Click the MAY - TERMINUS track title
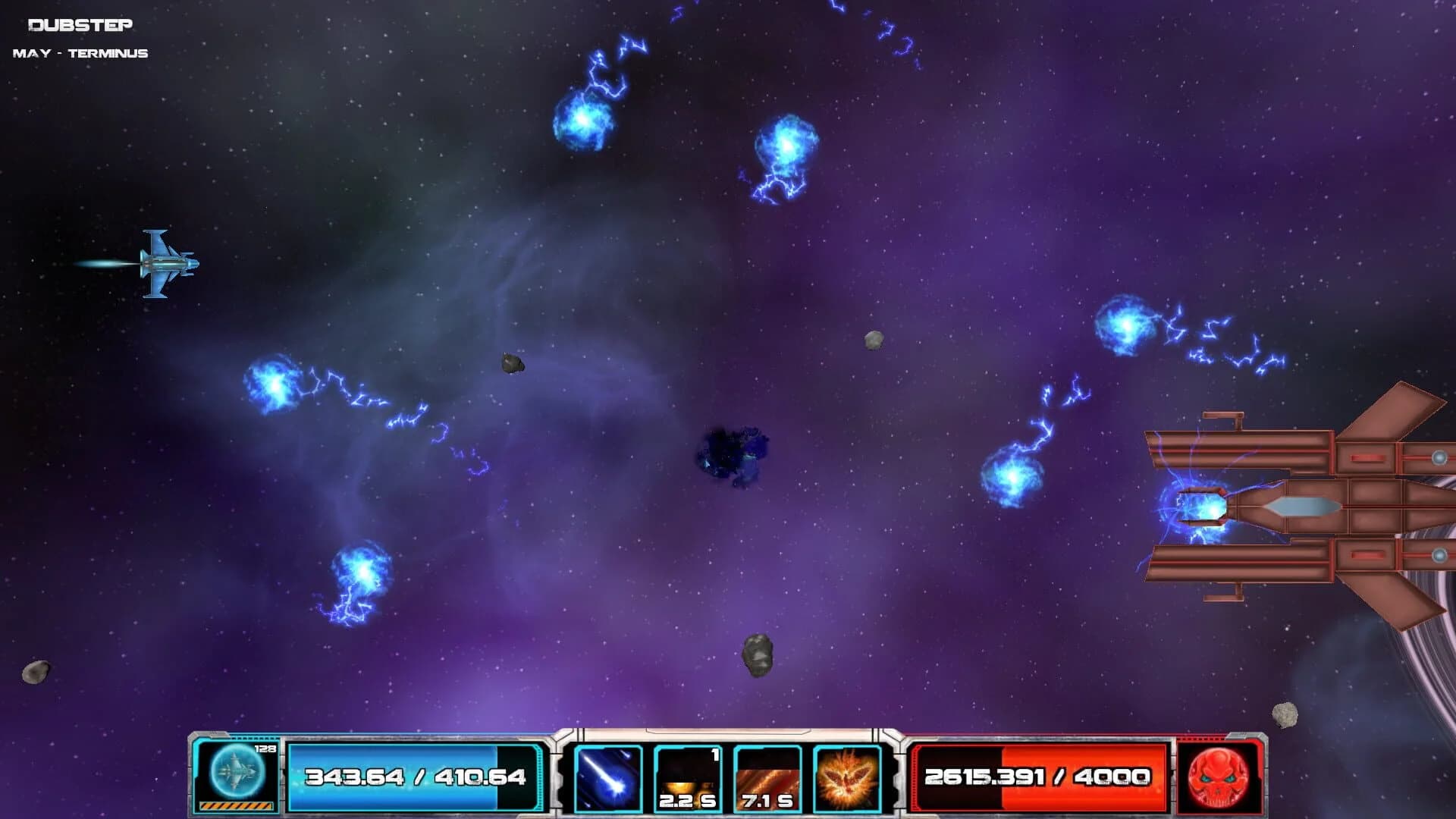 [x=80, y=53]
